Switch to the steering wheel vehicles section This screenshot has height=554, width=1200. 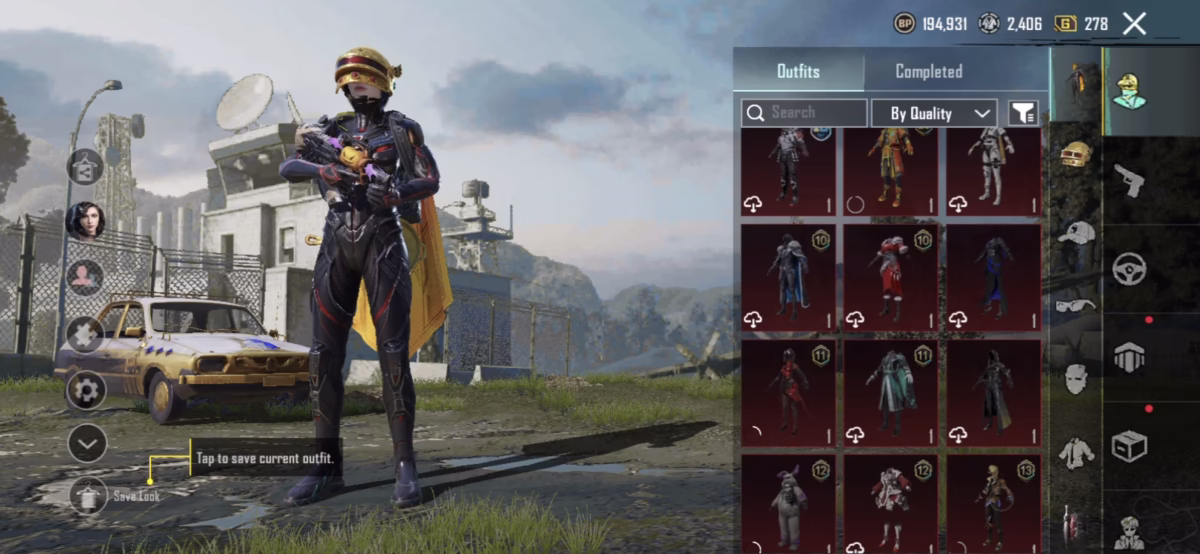pos(1130,269)
